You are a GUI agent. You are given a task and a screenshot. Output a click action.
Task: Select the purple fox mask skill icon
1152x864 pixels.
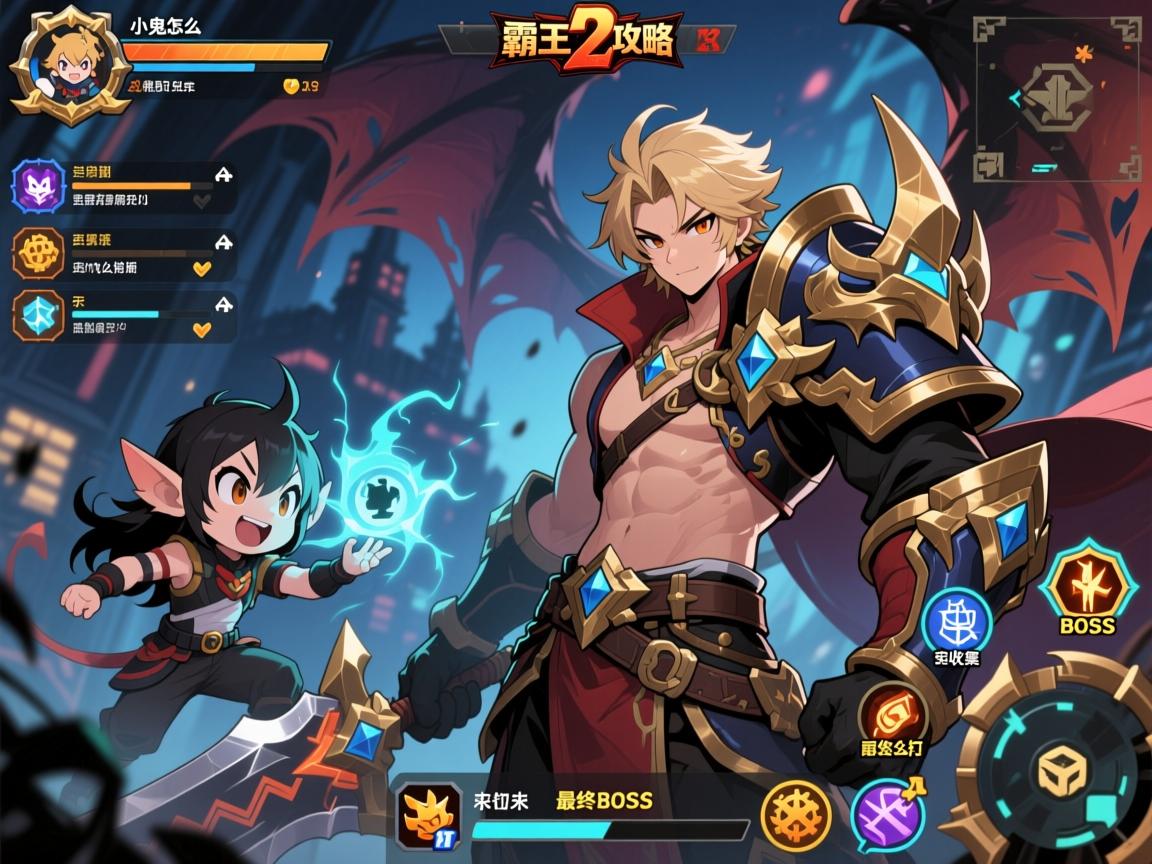pyautogui.click(x=39, y=187)
